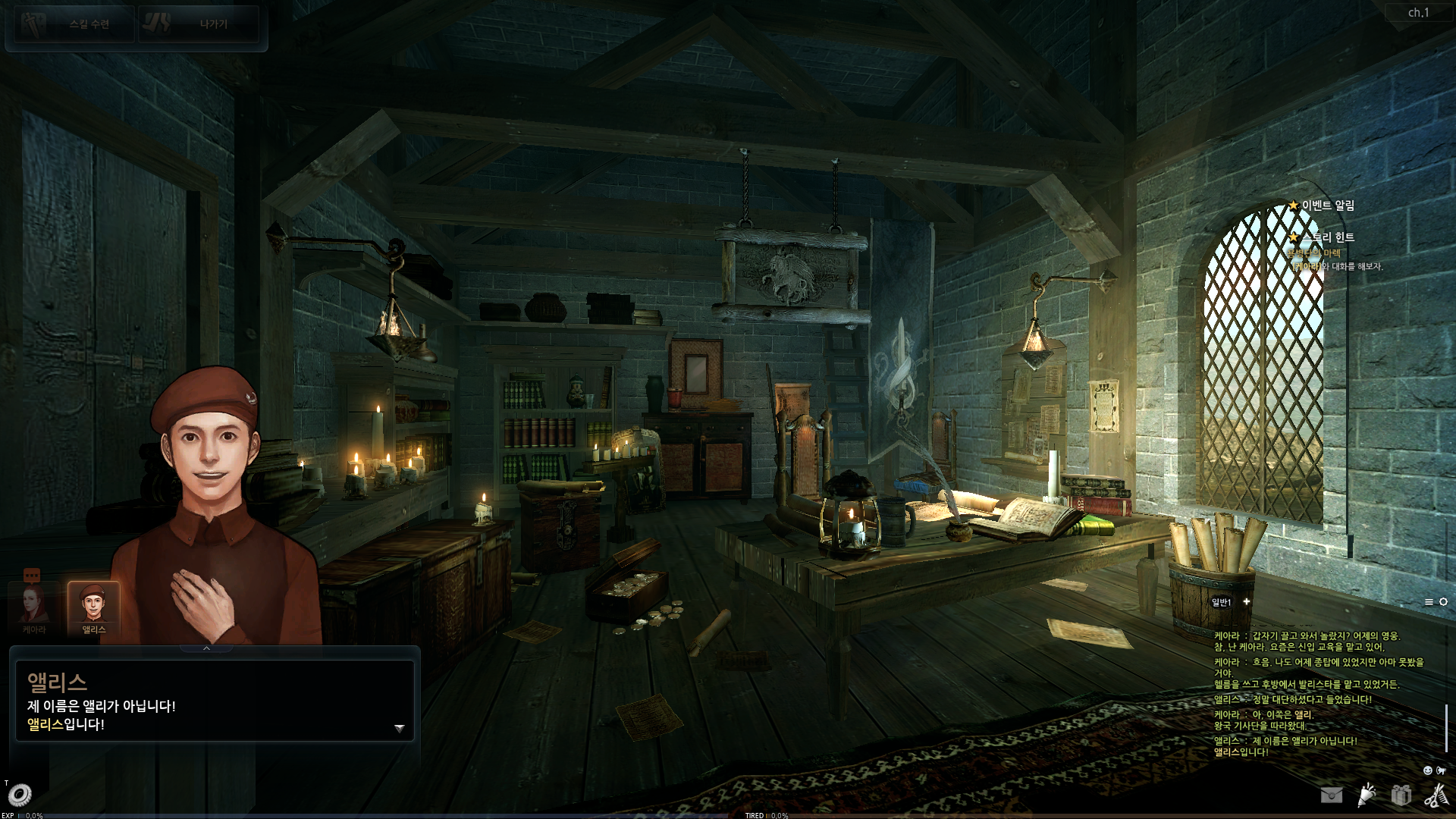Open the scissors and comb salon icon

(x=1436, y=795)
